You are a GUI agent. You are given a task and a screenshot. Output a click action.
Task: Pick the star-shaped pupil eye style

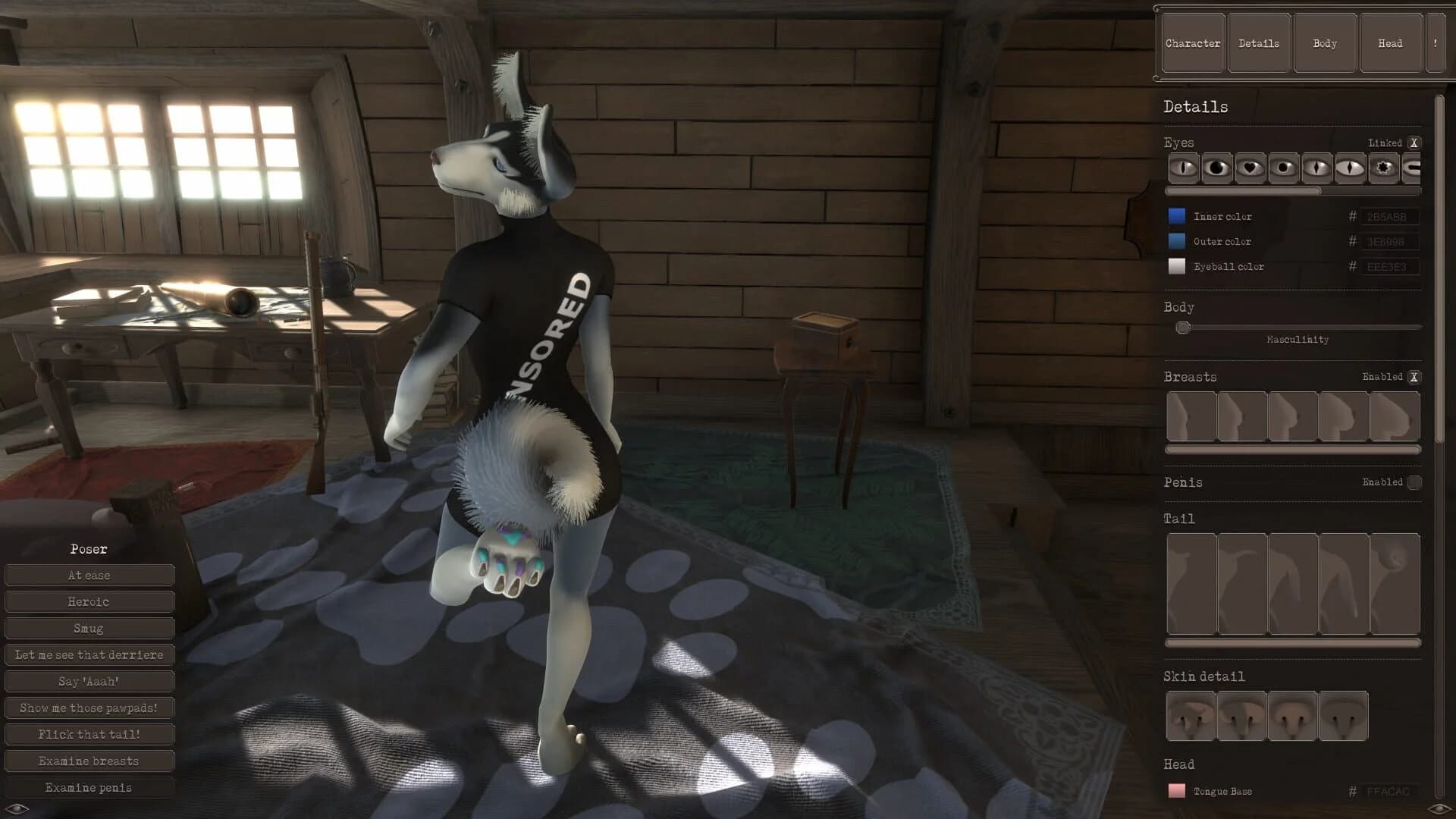coord(1384,168)
